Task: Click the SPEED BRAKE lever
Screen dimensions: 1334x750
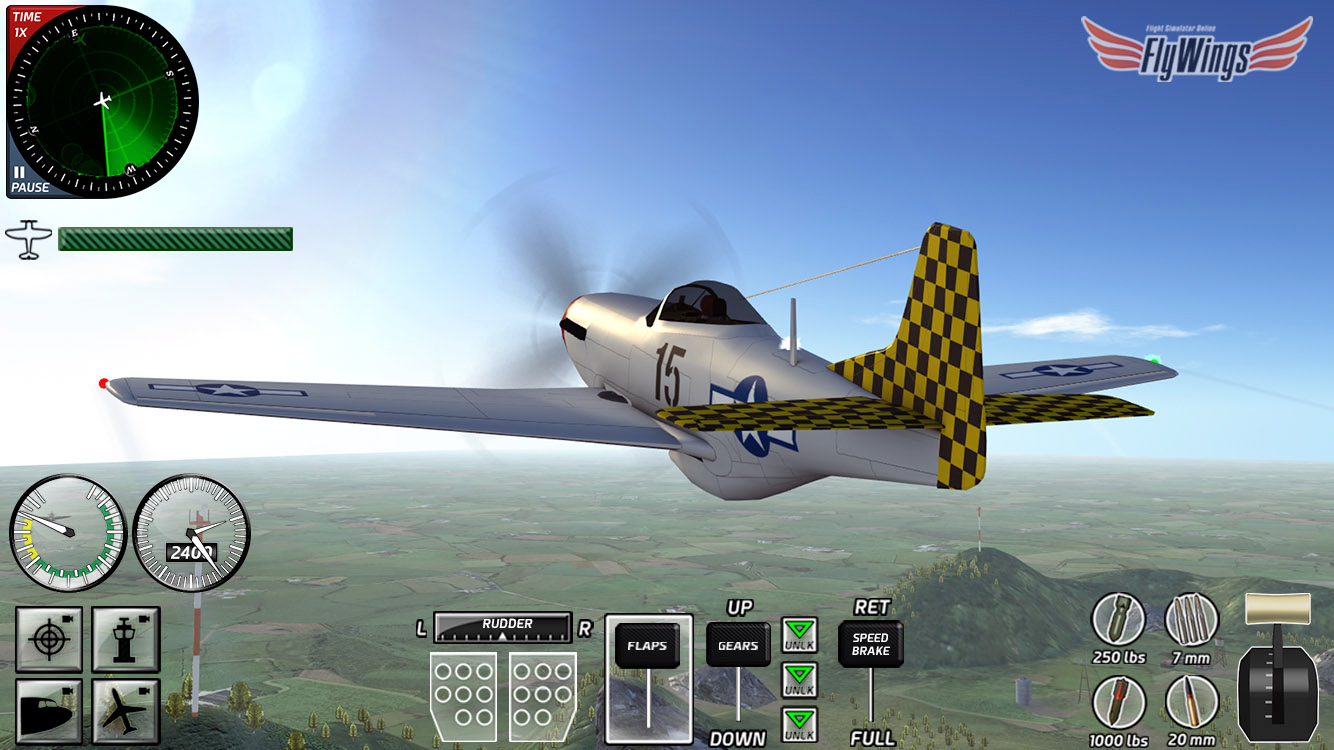Action: [870, 645]
